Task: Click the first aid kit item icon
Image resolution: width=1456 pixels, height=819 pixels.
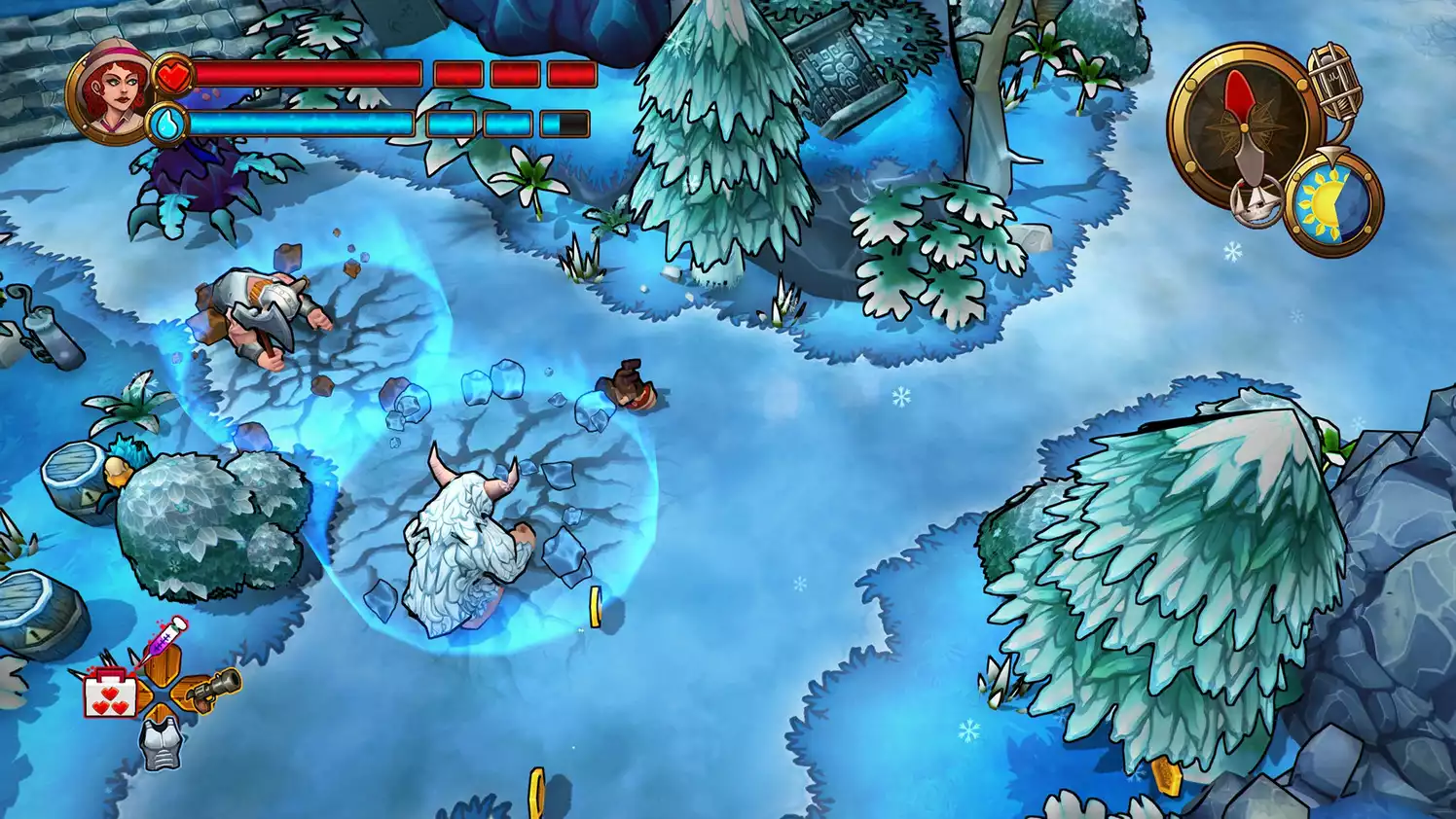Action: pyautogui.click(x=110, y=693)
